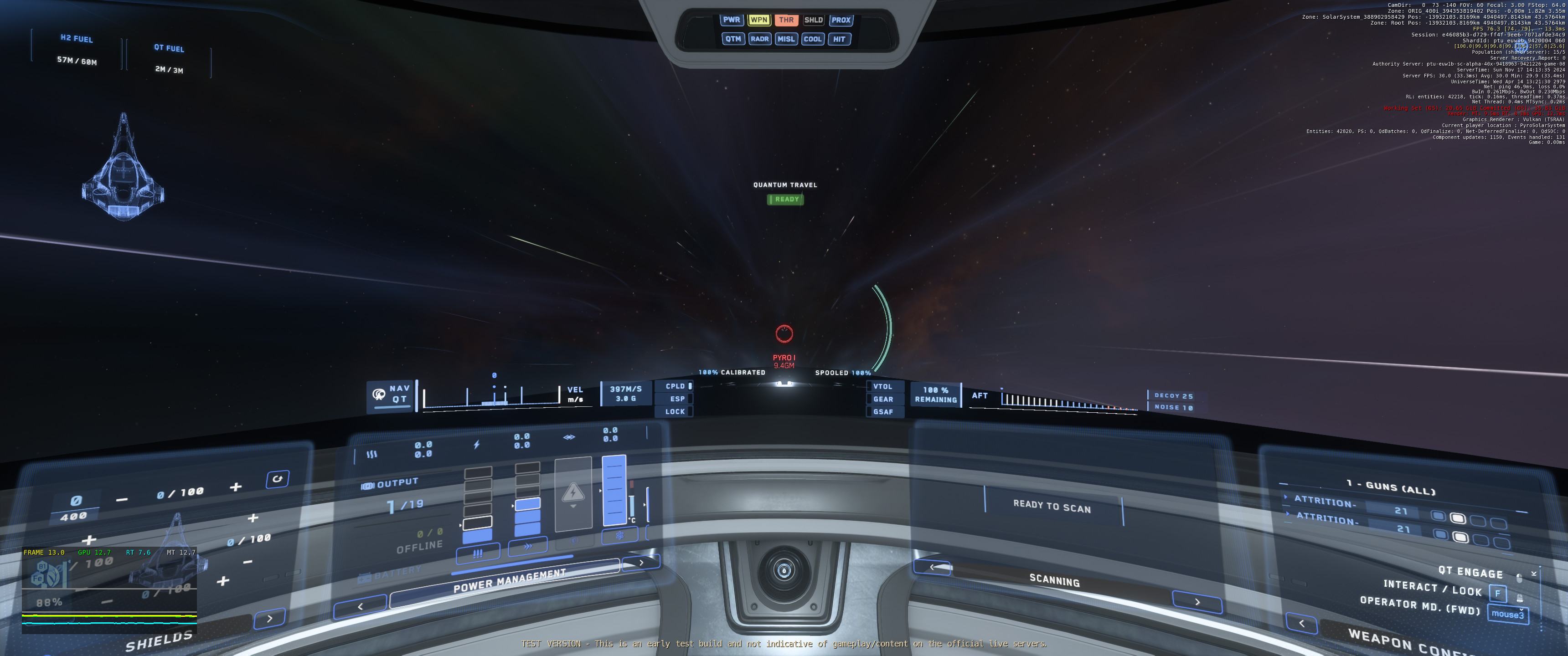Image resolution: width=1568 pixels, height=656 pixels.
Task: Select the thruster power double-chevron button
Action: click(x=527, y=547)
